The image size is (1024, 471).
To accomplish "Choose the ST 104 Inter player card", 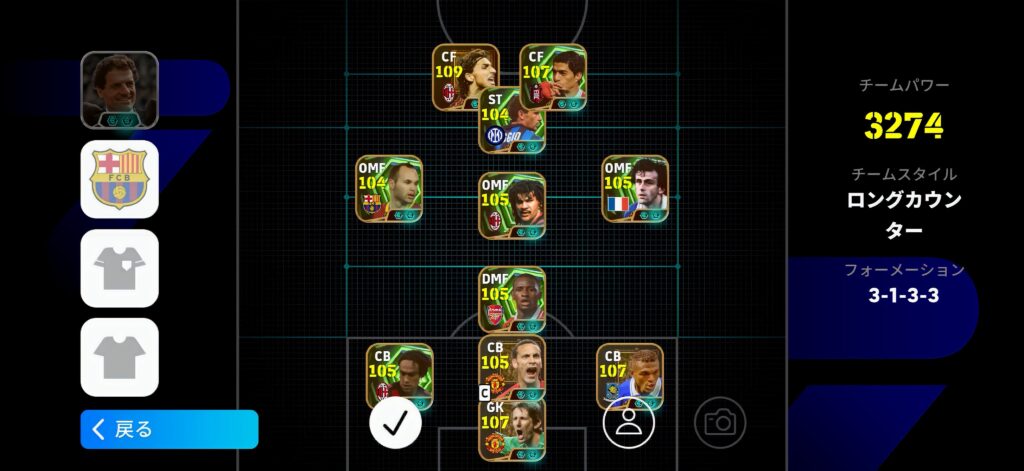I will (x=512, y=122).
